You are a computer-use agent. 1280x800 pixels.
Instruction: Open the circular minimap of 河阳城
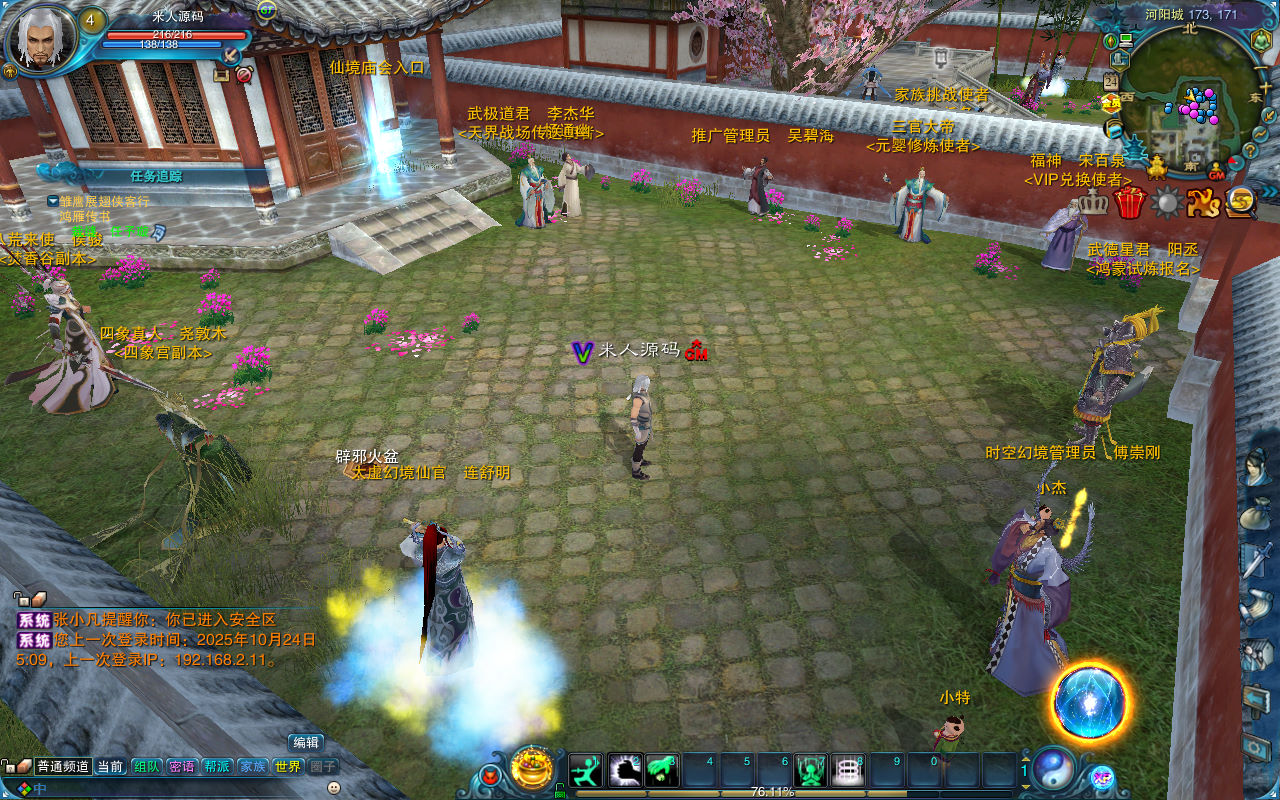pyautogui.click(x=1189, y=98)
